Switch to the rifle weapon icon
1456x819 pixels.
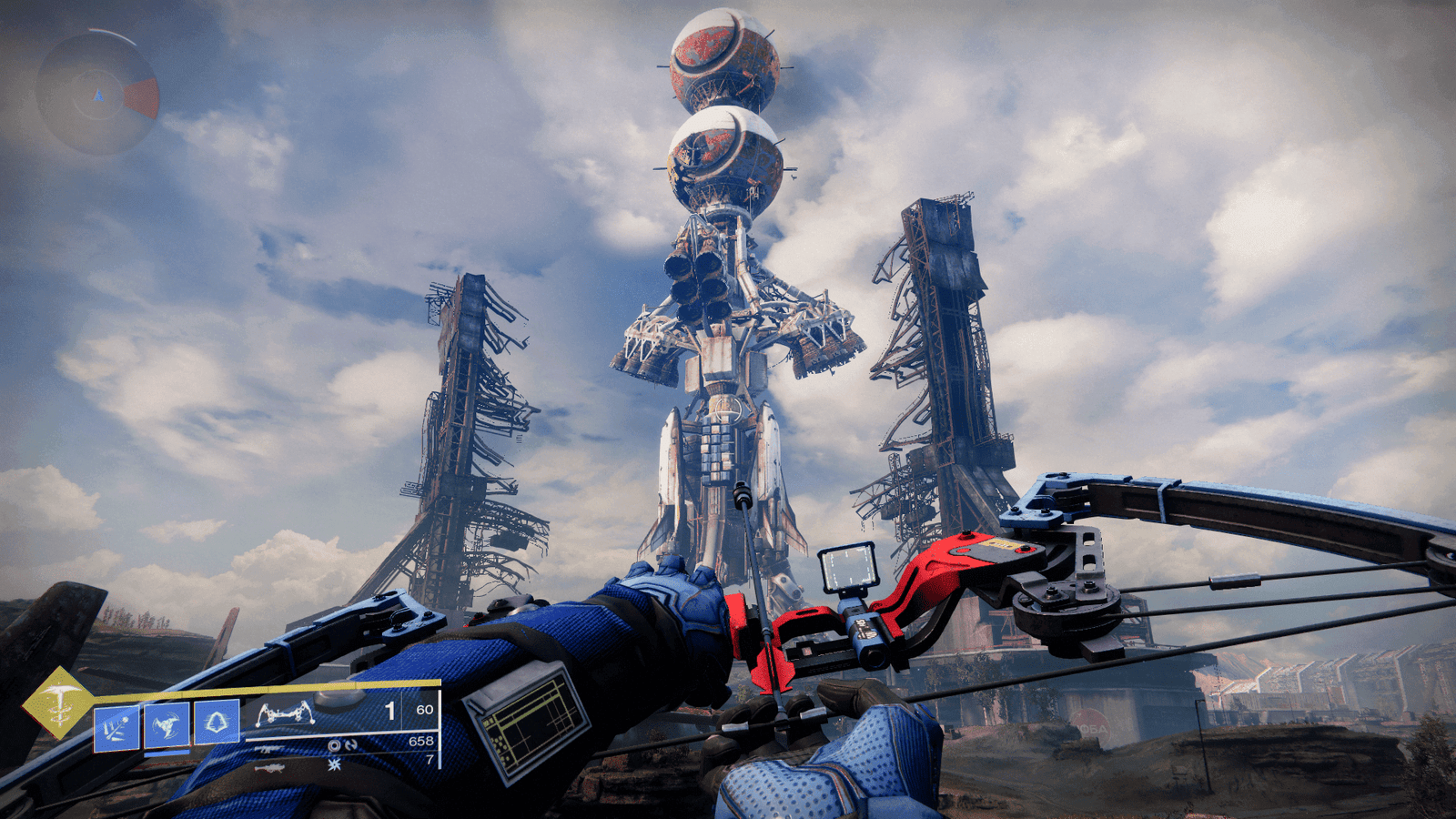click(268, 749)
